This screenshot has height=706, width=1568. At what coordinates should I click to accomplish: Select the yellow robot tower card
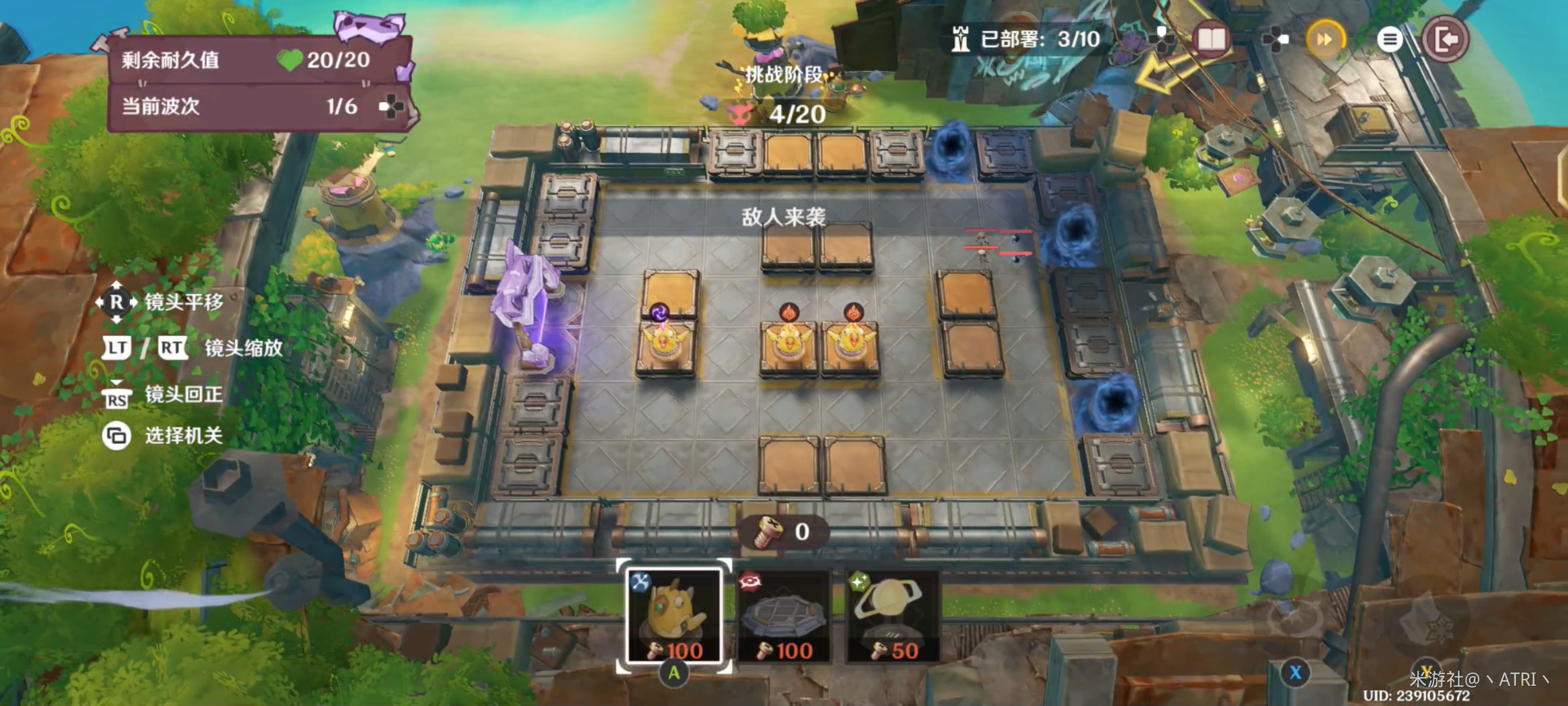point(674,616)
